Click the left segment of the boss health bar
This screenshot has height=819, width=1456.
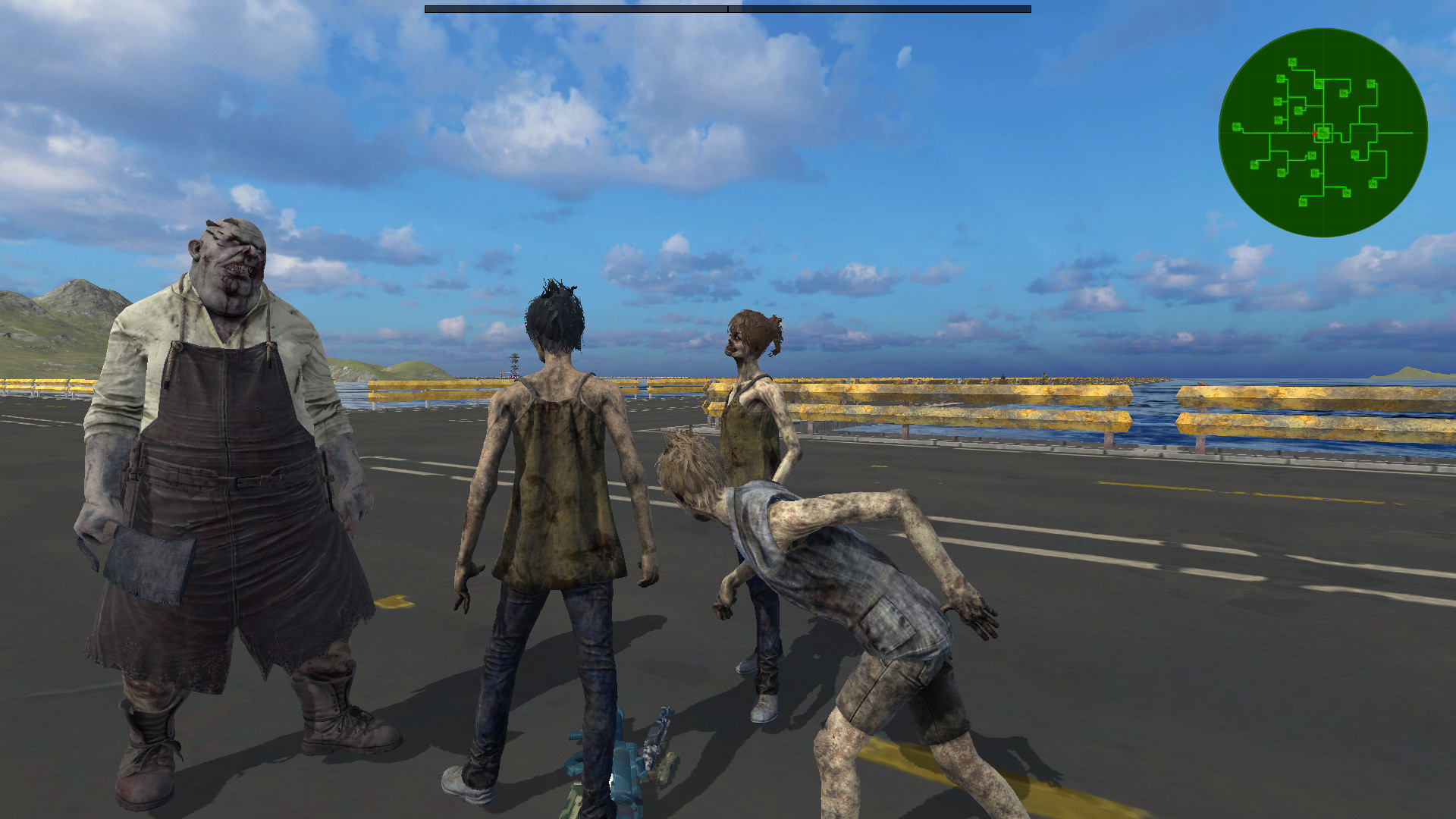[x=576, y=8]
